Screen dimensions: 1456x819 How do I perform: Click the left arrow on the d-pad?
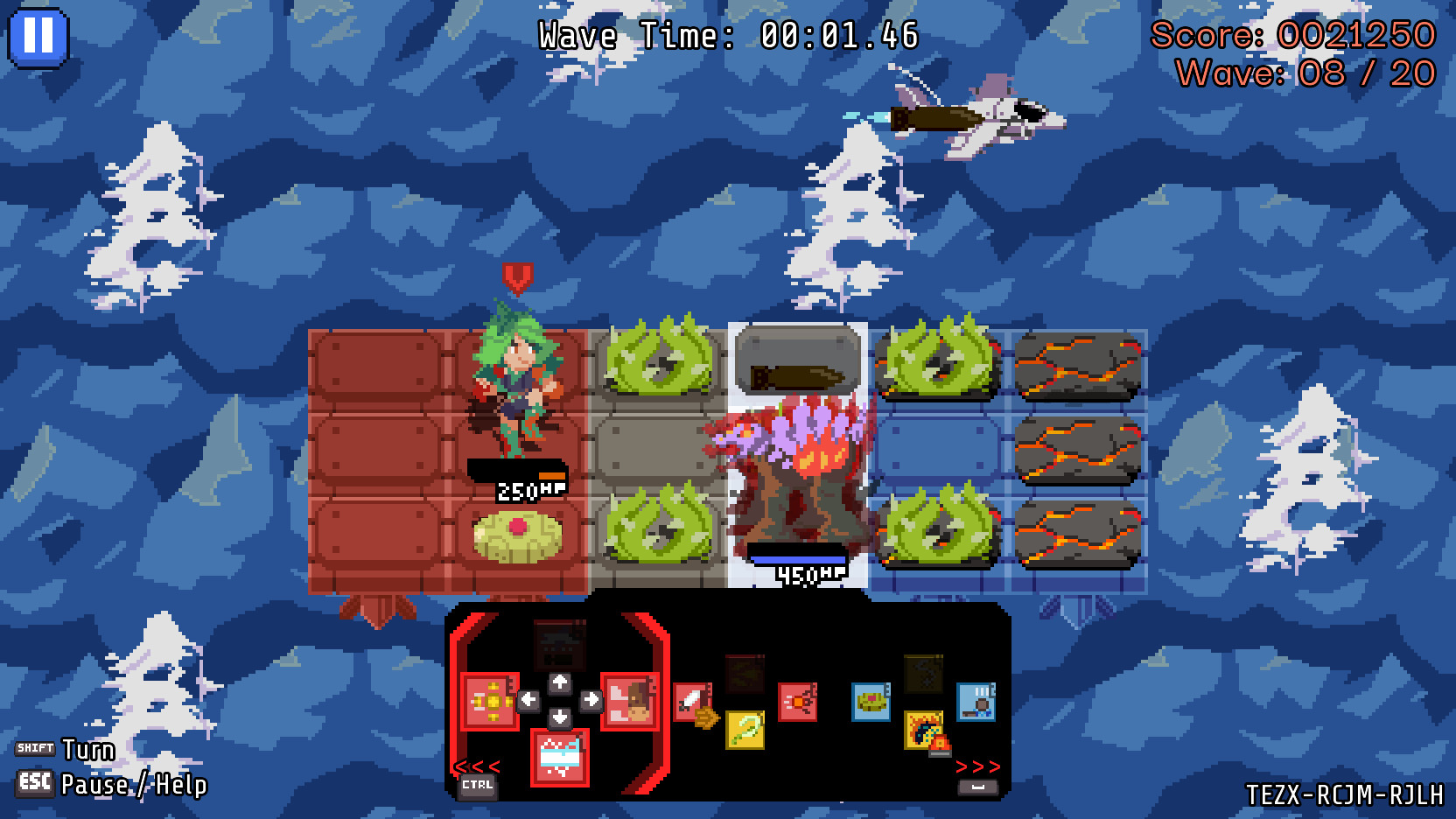click(527, 699)
